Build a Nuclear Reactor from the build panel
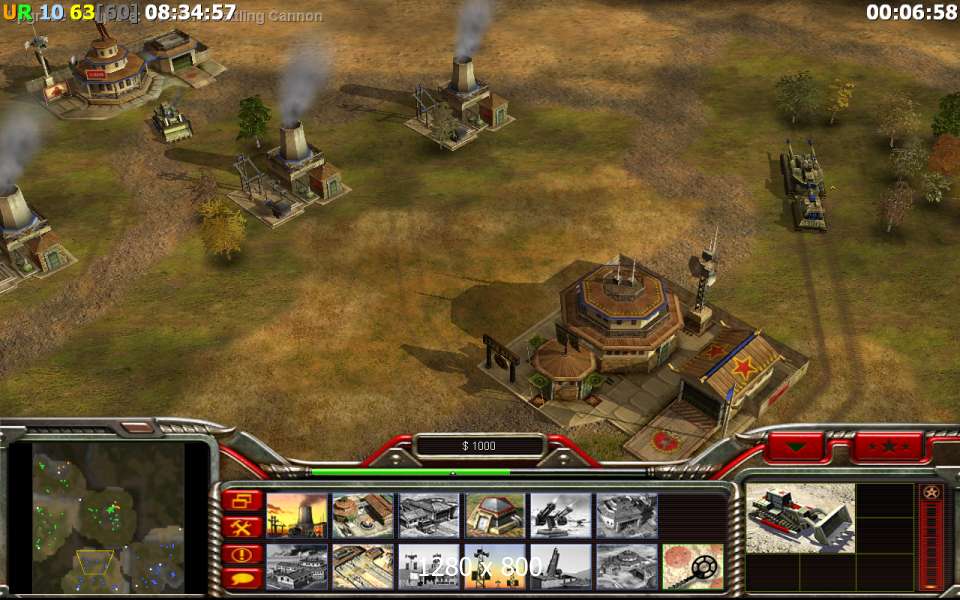The image size is (960, 600). (x=297, y=515)
